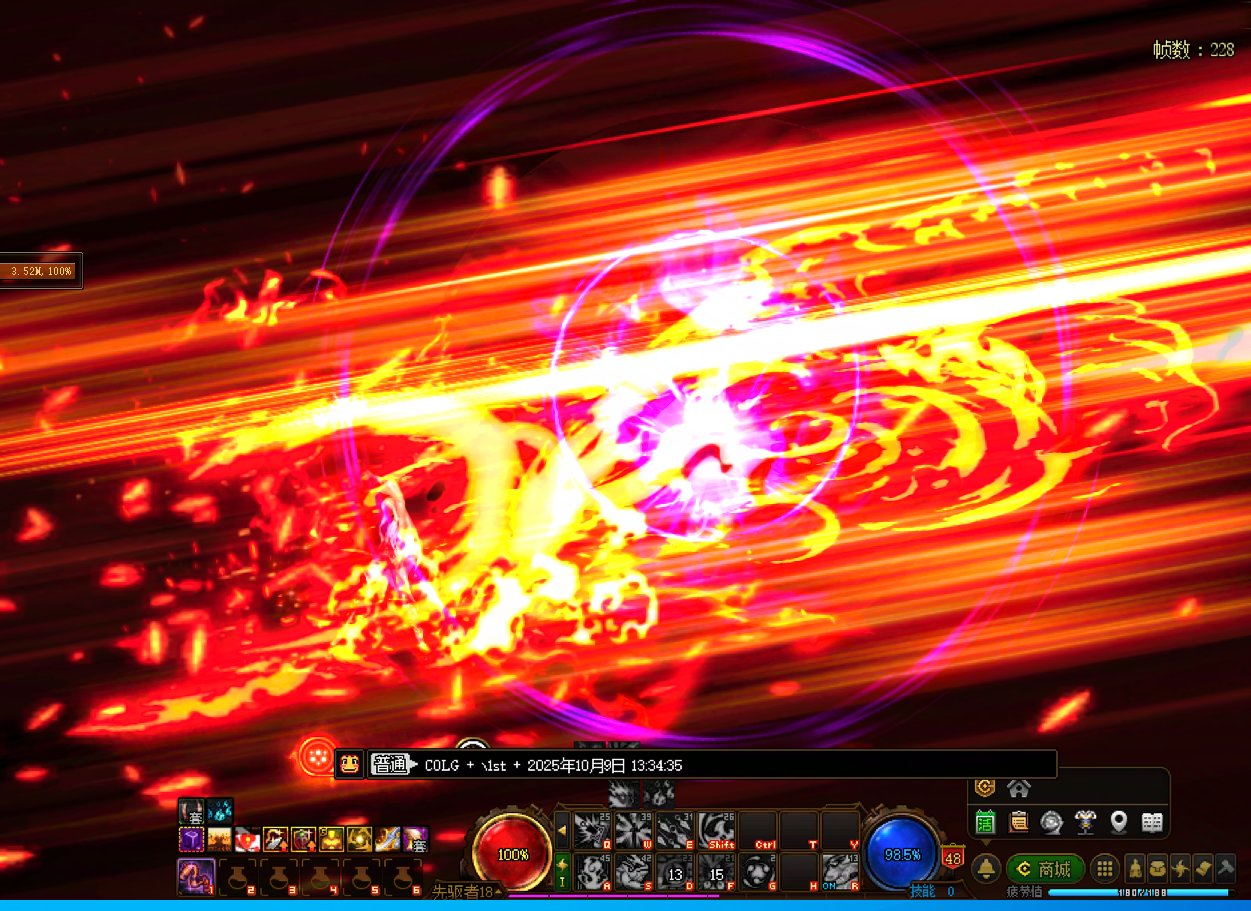This screenshot has width=1251, height=911.
Task: Click the grey house icon
Action: coord(1019,788)
